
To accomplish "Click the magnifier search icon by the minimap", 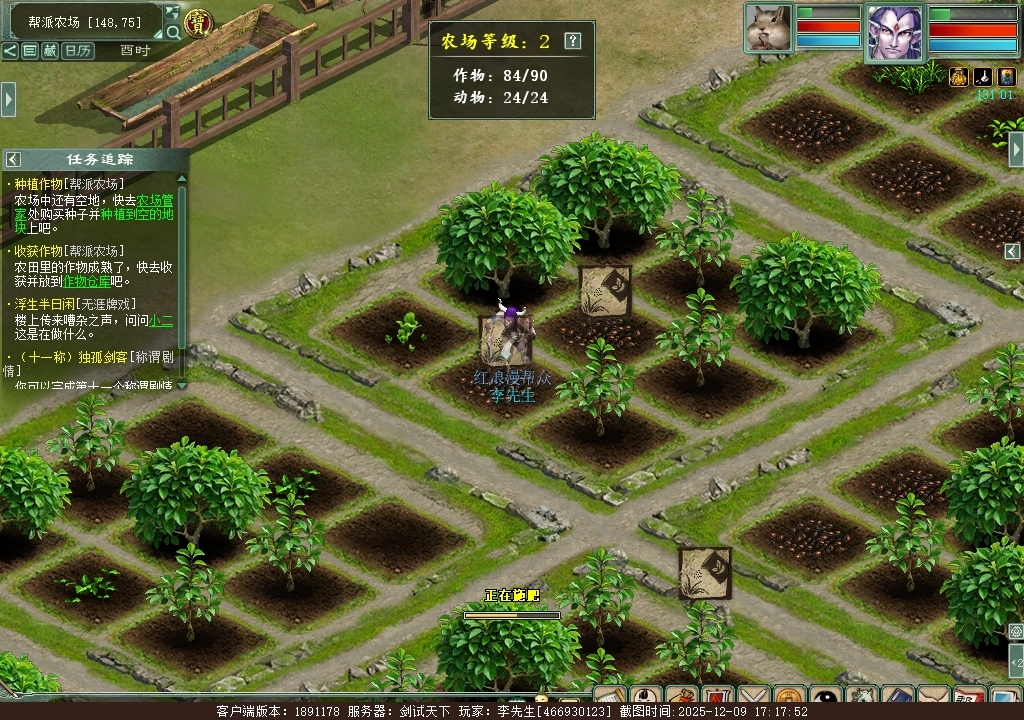I will pos(173,32).
